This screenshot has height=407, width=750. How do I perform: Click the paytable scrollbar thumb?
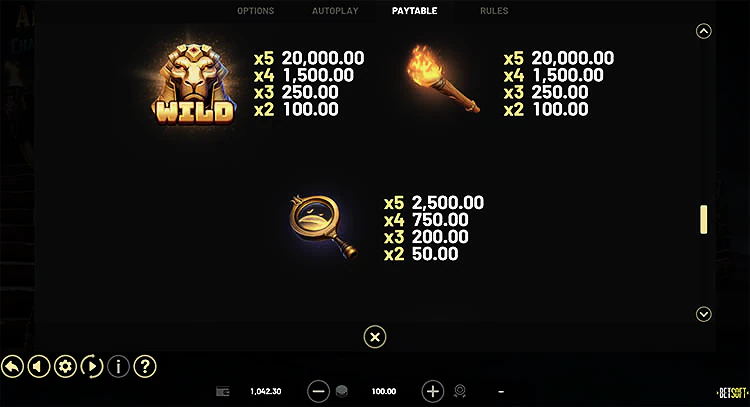point(703,219)
